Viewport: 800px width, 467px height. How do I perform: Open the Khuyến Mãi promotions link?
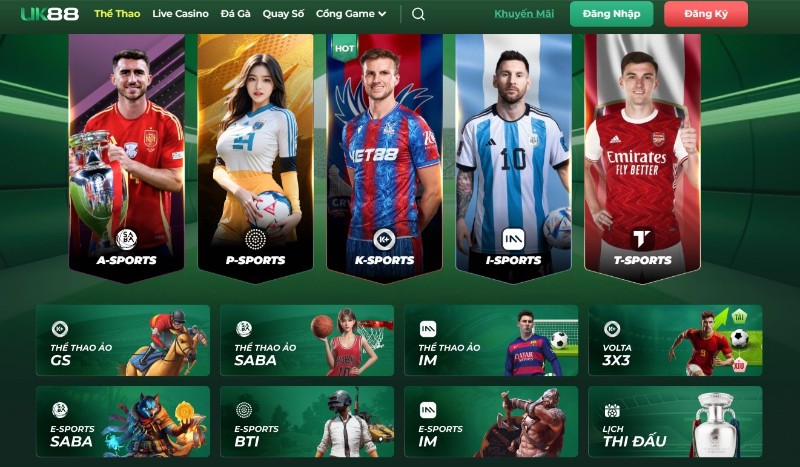(x=524, y=14)
